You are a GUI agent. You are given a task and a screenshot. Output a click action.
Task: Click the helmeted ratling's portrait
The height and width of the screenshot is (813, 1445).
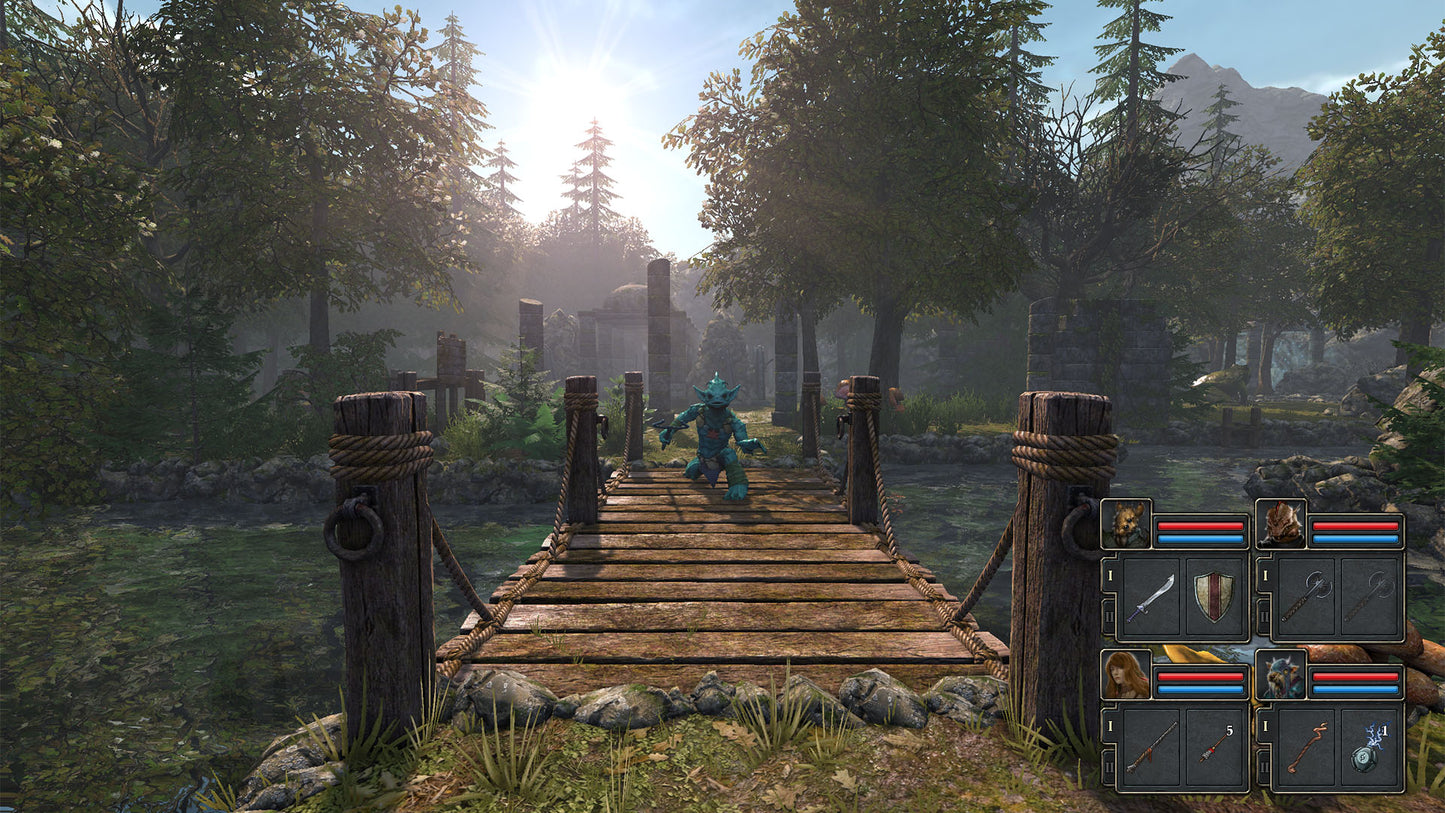click(1282, 675)
